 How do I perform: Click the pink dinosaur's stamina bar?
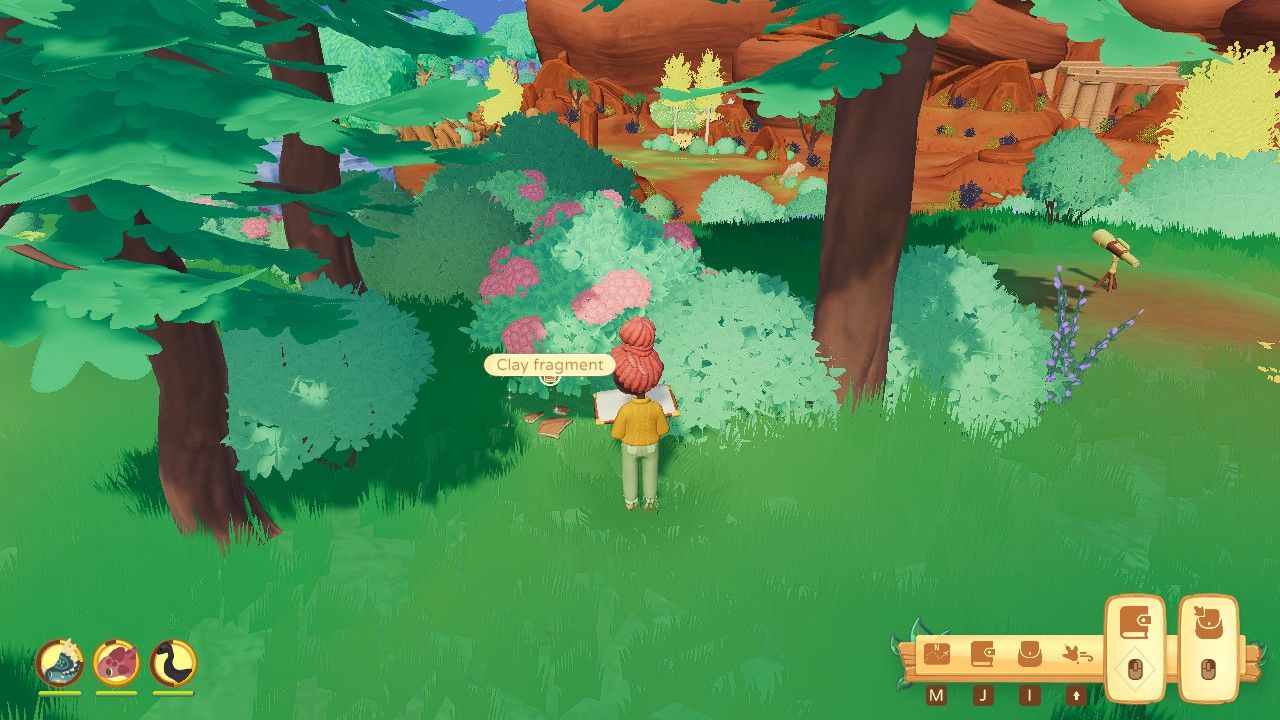click(x=116, y=693)
